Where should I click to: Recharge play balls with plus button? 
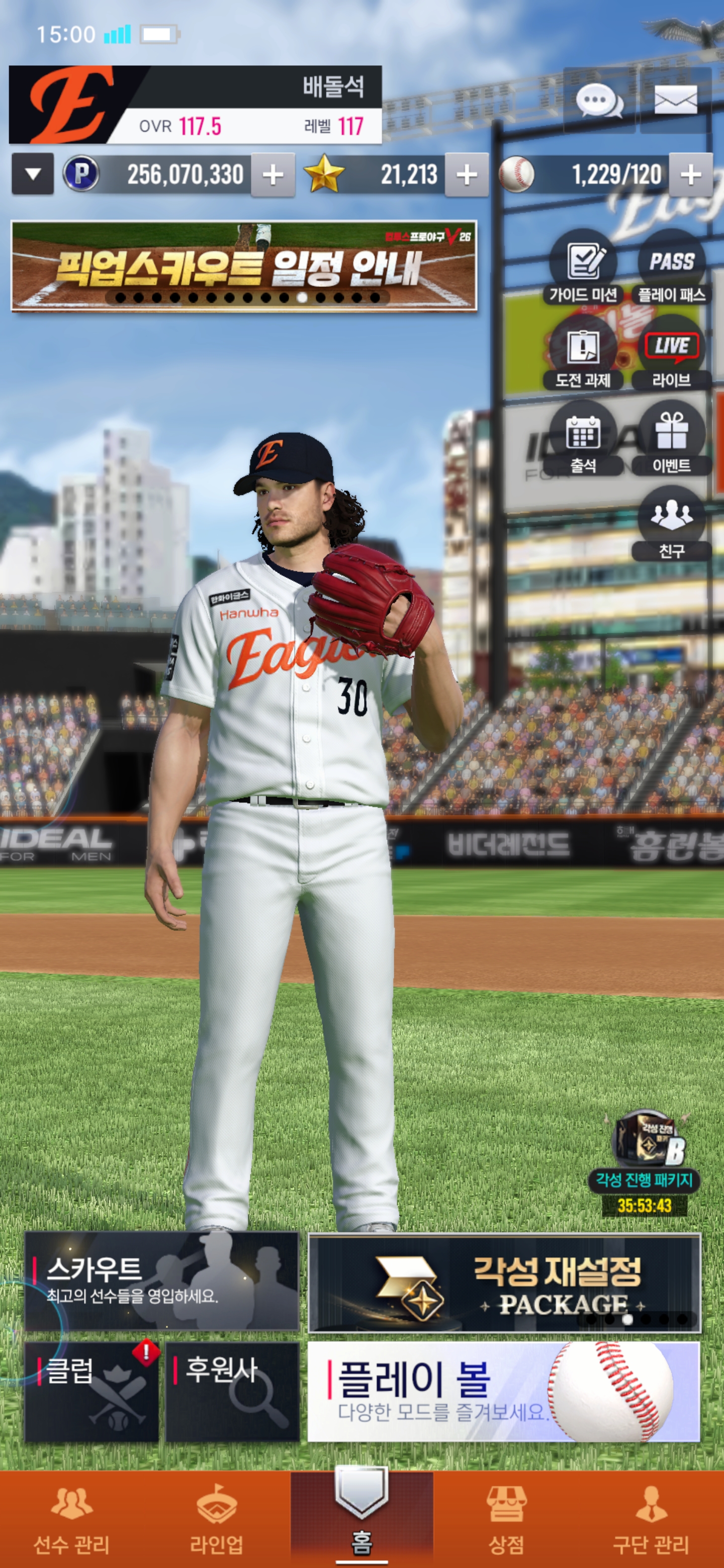click(690, 175)
